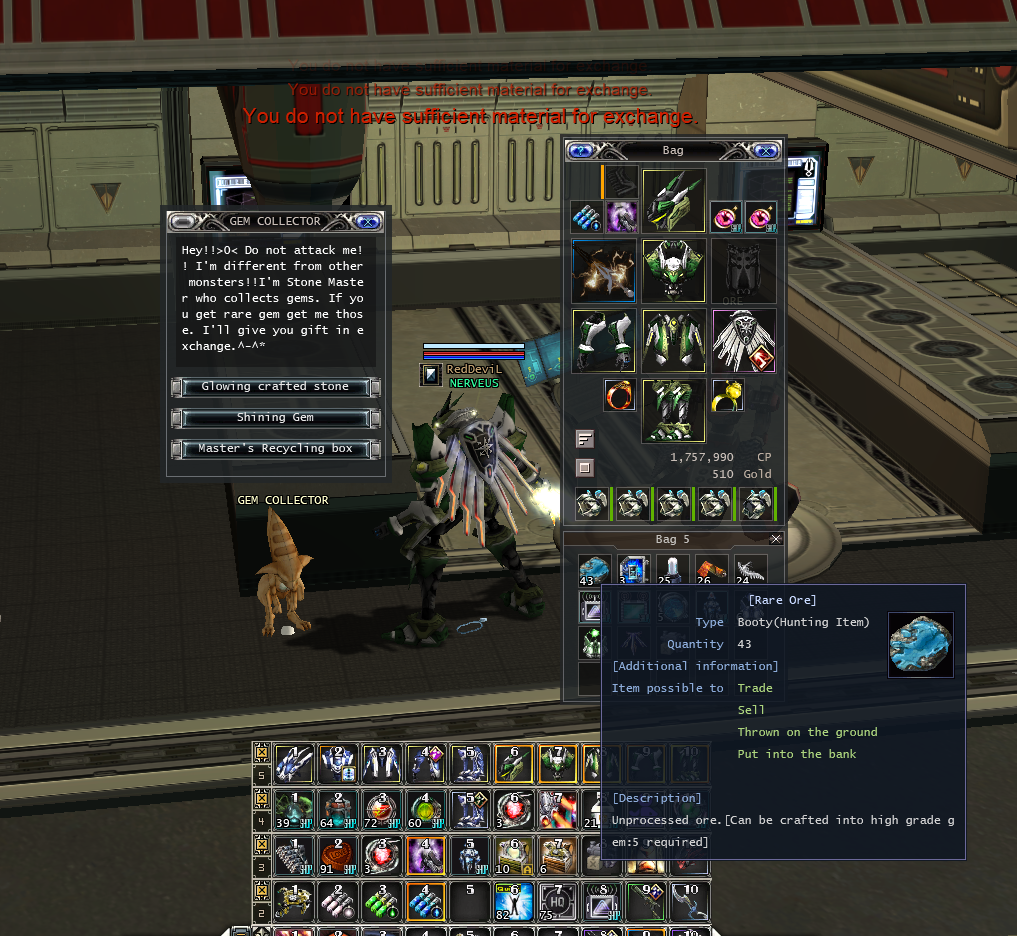
Task: Click the equipped gold ring slot
Action: tap(726, 395)
